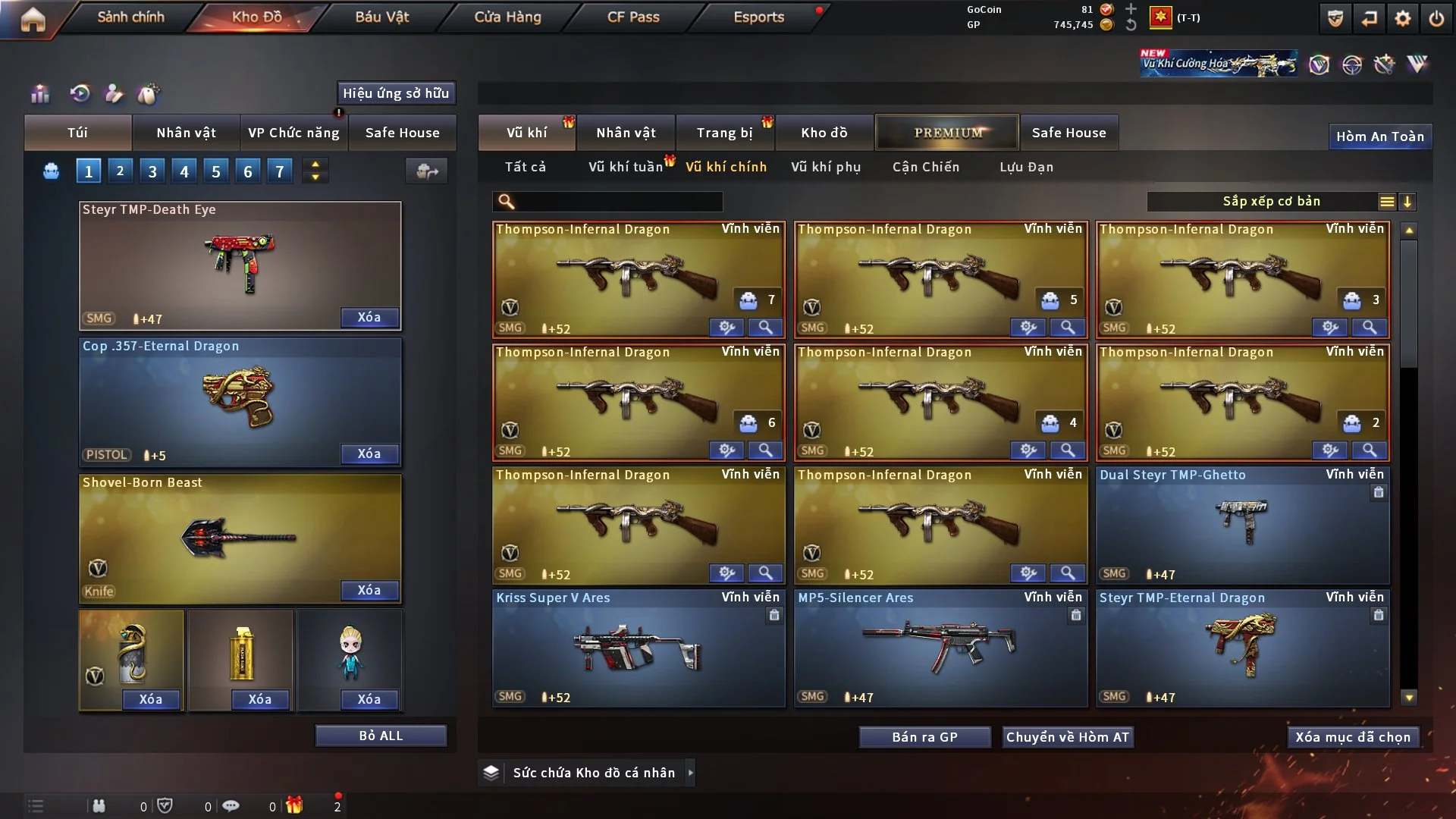
Task: Select the Kriss Super V Ares weapon
Action: coord(638,648)
